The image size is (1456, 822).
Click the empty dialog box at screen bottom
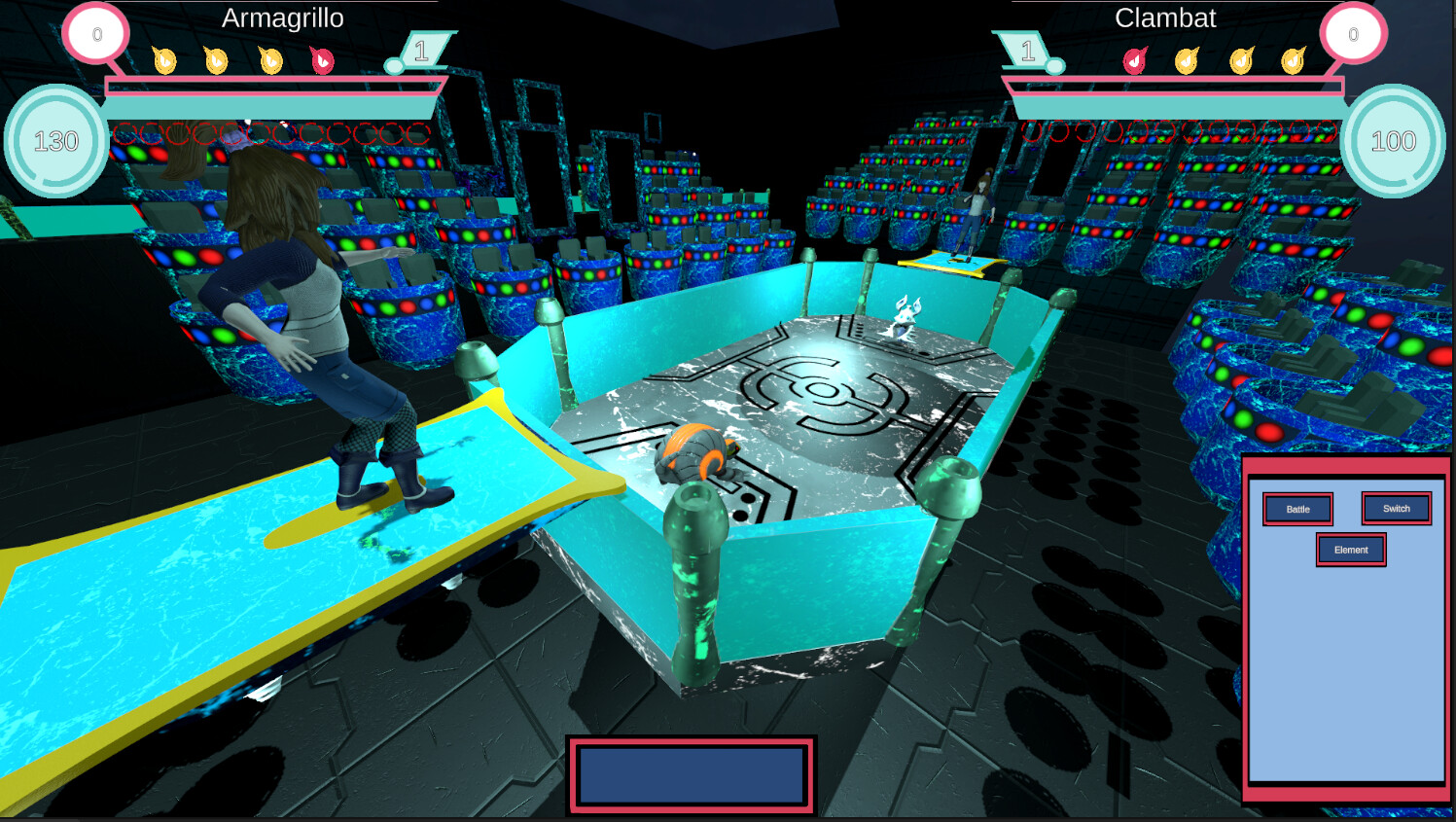point(691,775)
